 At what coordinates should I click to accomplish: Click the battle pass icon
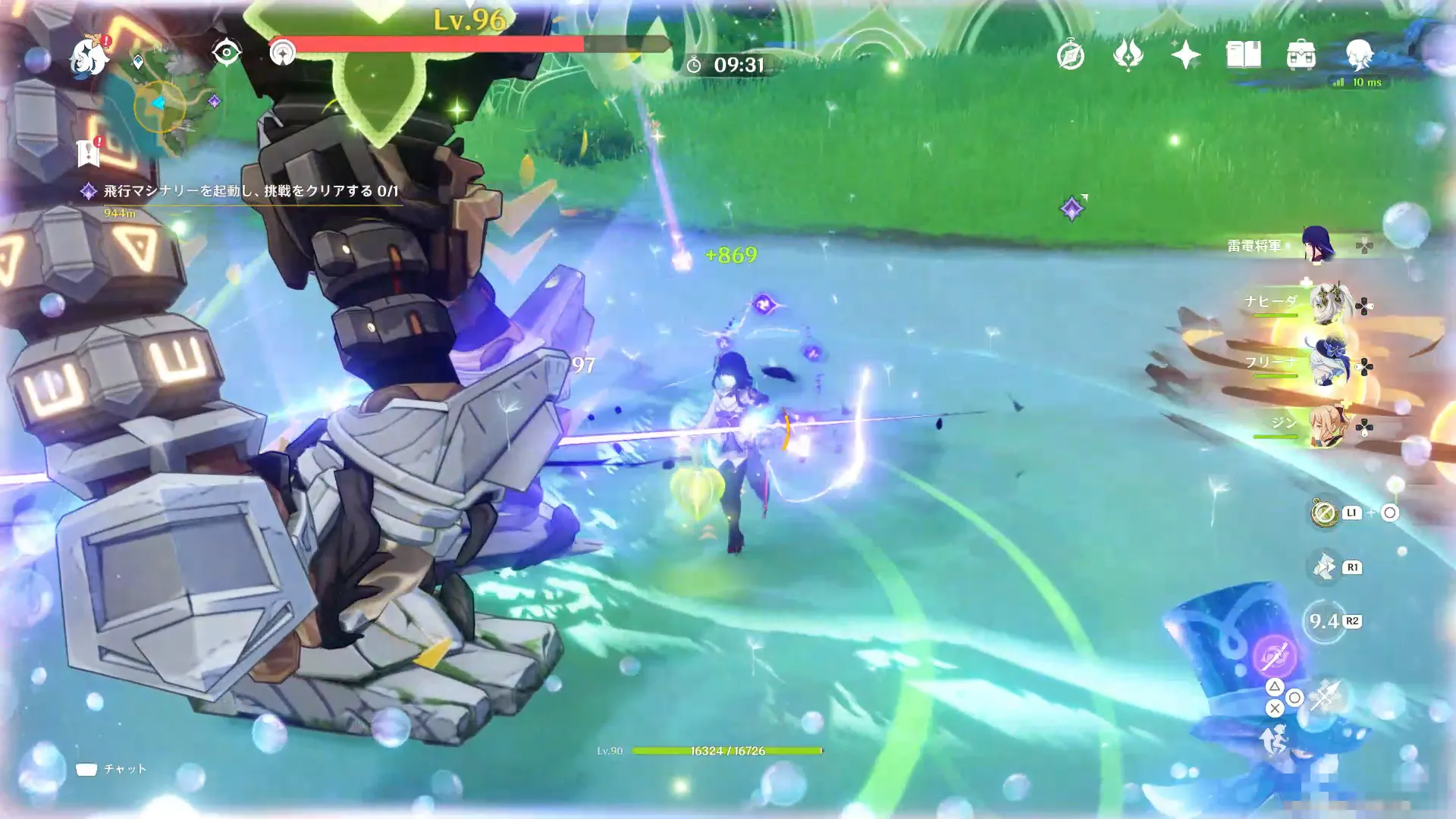[x=1128, y=55]
